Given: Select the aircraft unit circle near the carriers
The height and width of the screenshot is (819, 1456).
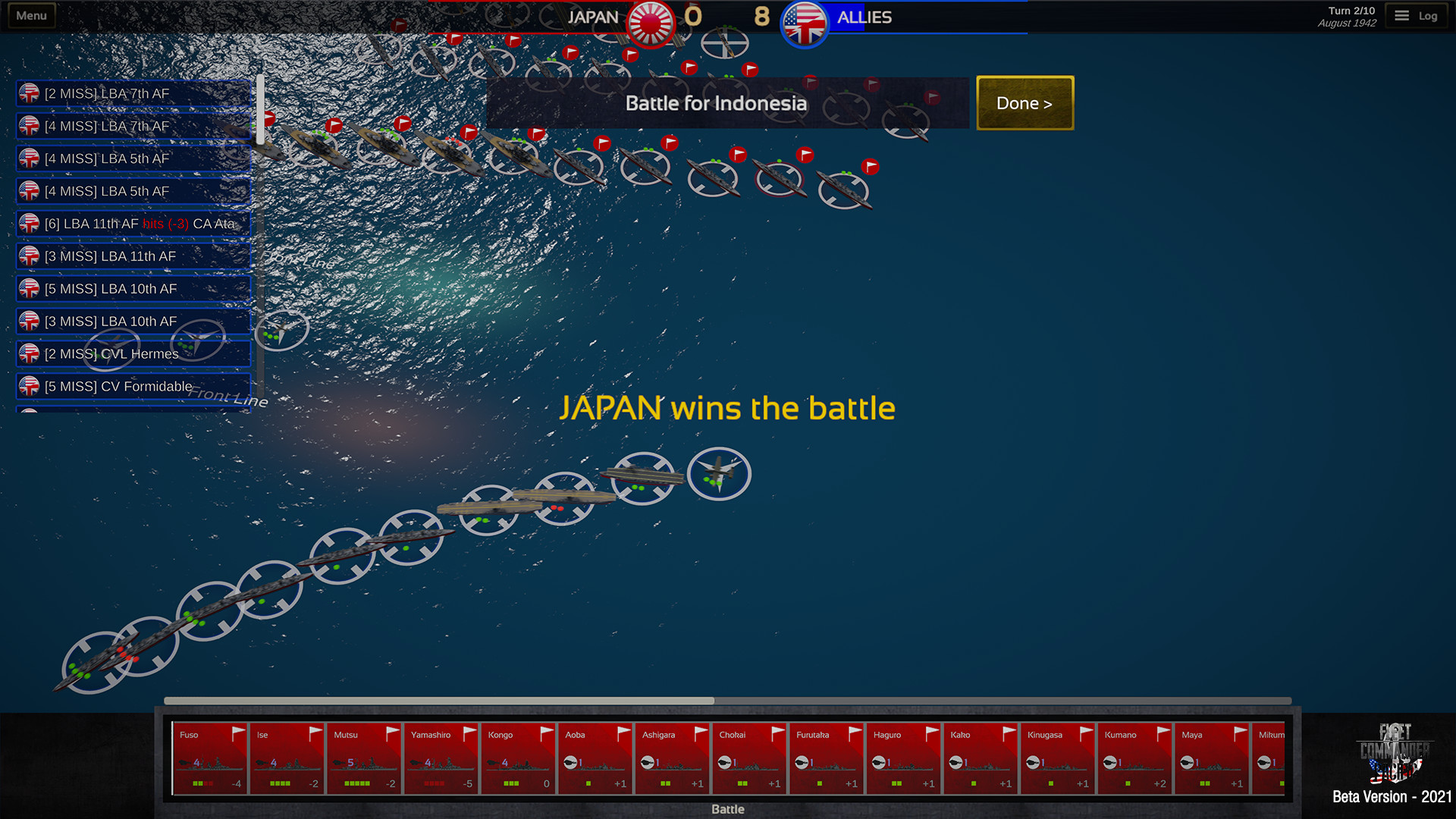Looking at the screenshot, I should point(719,473).
